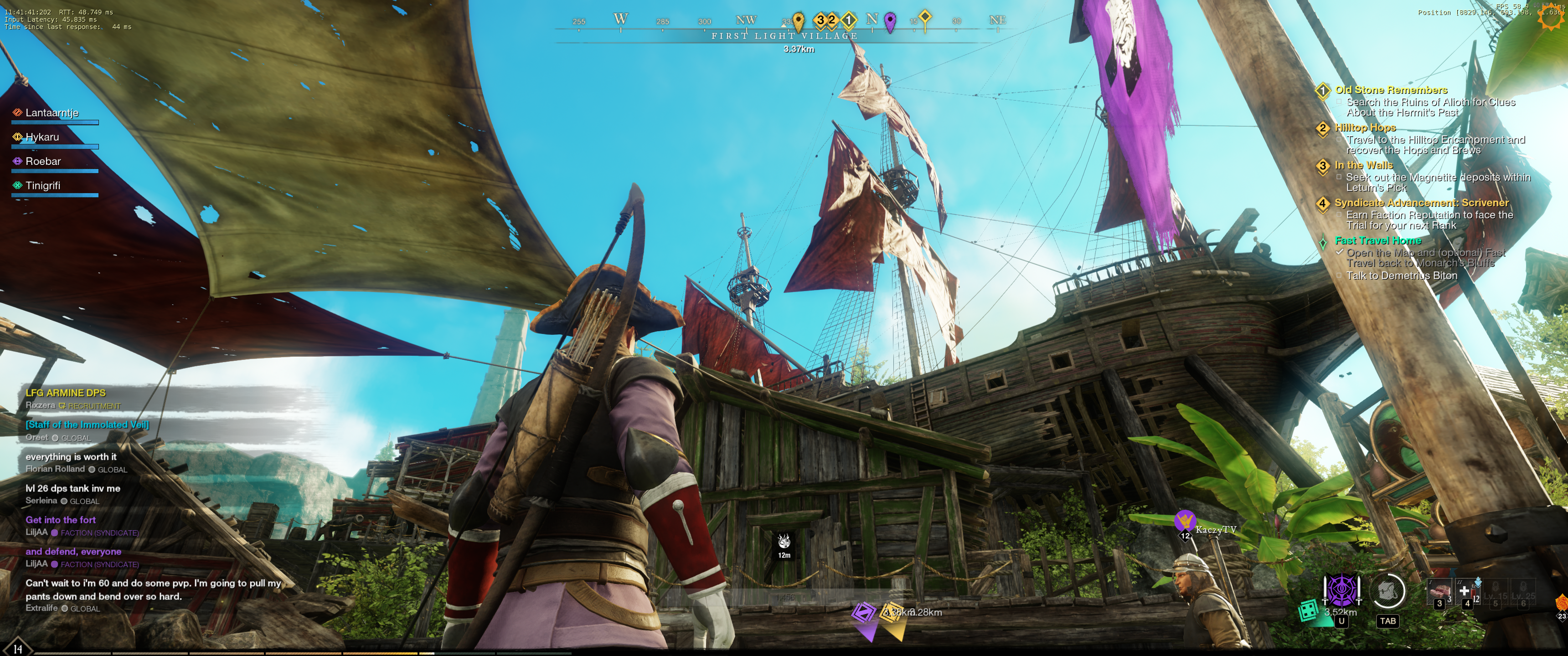The width and height of the screenshot is (1568, 656).
Task: Choose Roebar in the group list
Action: (x=43, y=161)
